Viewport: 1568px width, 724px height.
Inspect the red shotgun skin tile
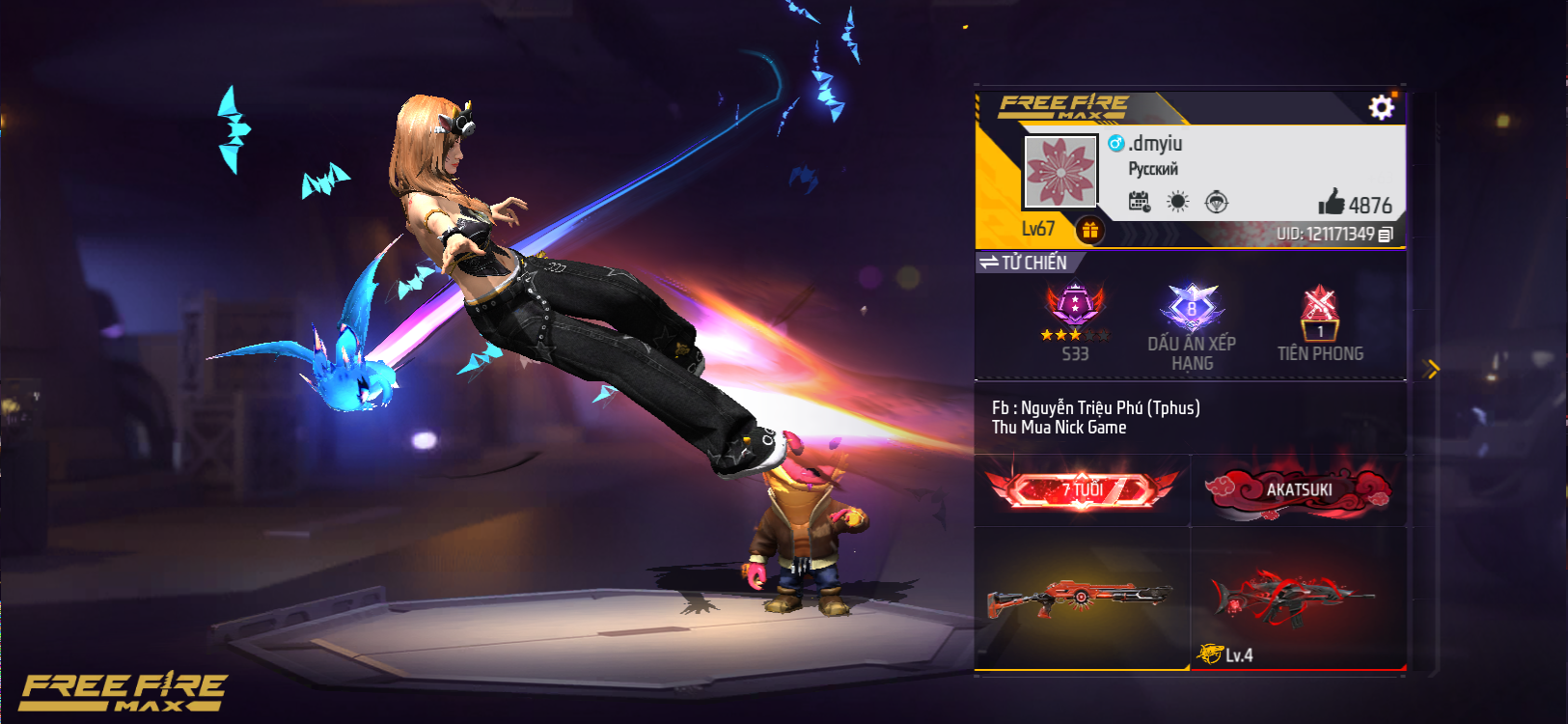coord(1081,597)
